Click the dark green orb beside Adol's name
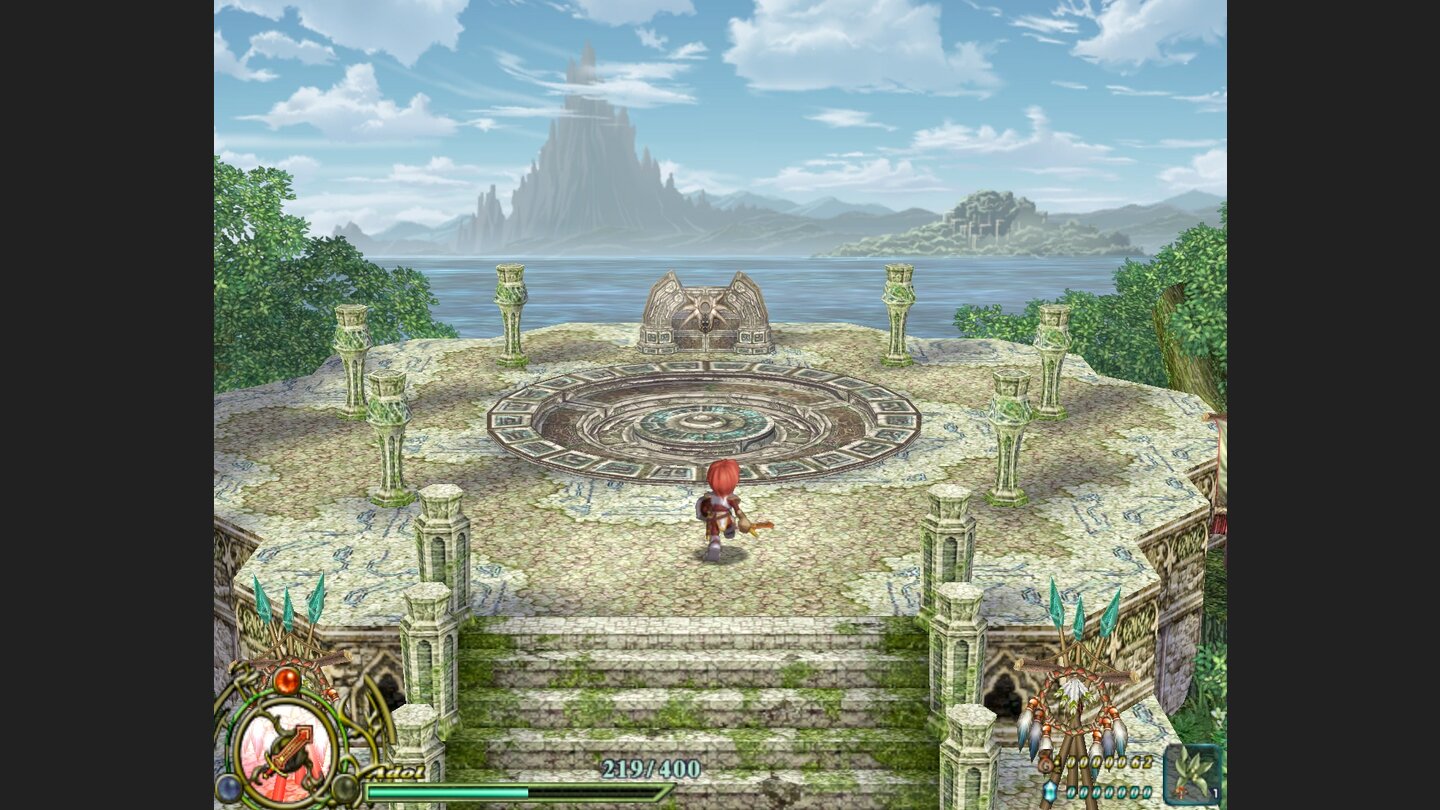1440x810 pixels. pyautogui.click(x=343, y=788)
